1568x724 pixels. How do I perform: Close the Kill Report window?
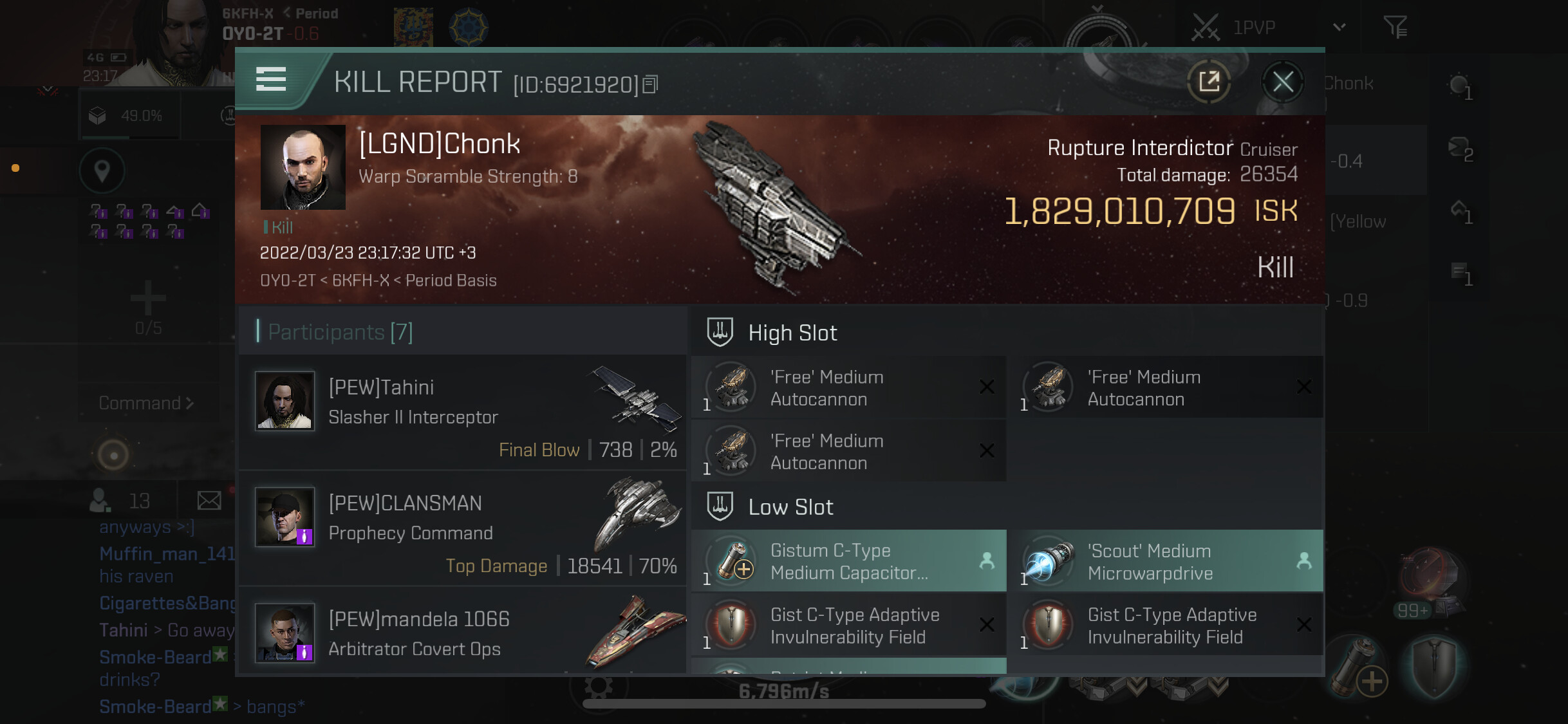pyautogui.click(x=1282, y=82)
